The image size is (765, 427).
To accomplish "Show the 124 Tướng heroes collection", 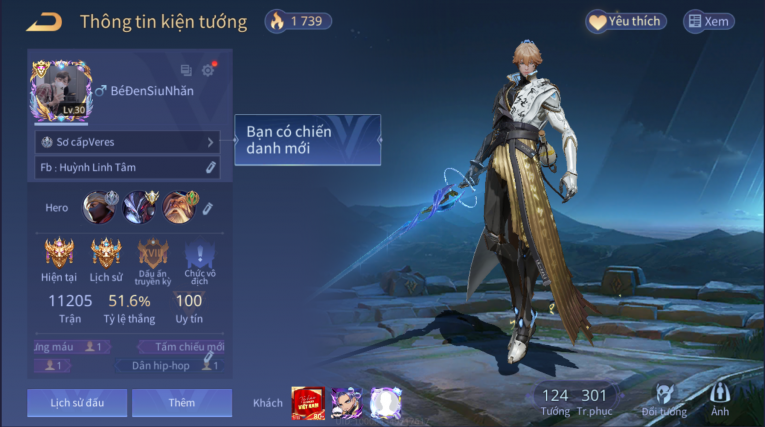I will [x=555, y=400].
